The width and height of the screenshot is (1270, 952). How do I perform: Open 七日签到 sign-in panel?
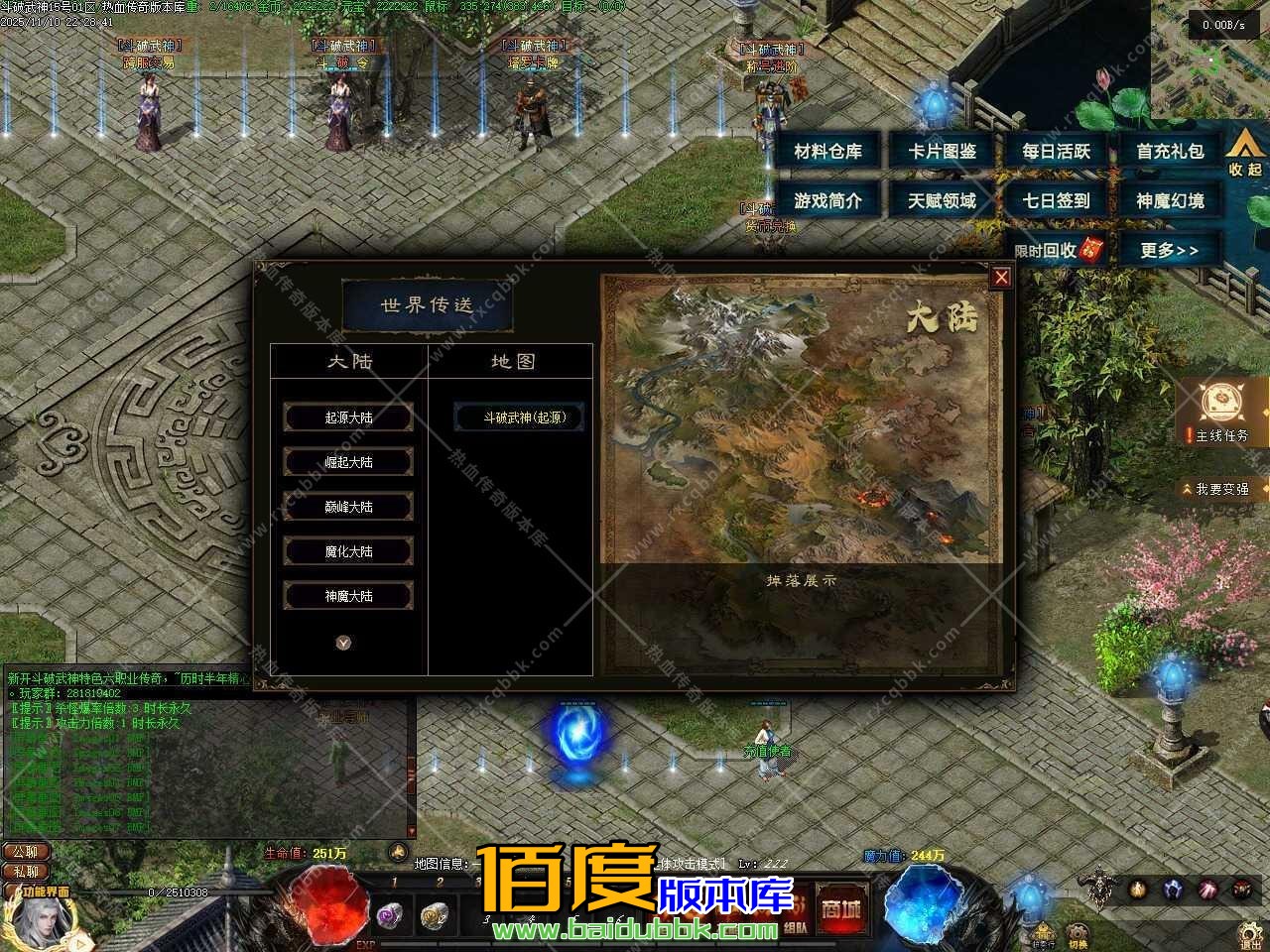(x=1058, y=200)
